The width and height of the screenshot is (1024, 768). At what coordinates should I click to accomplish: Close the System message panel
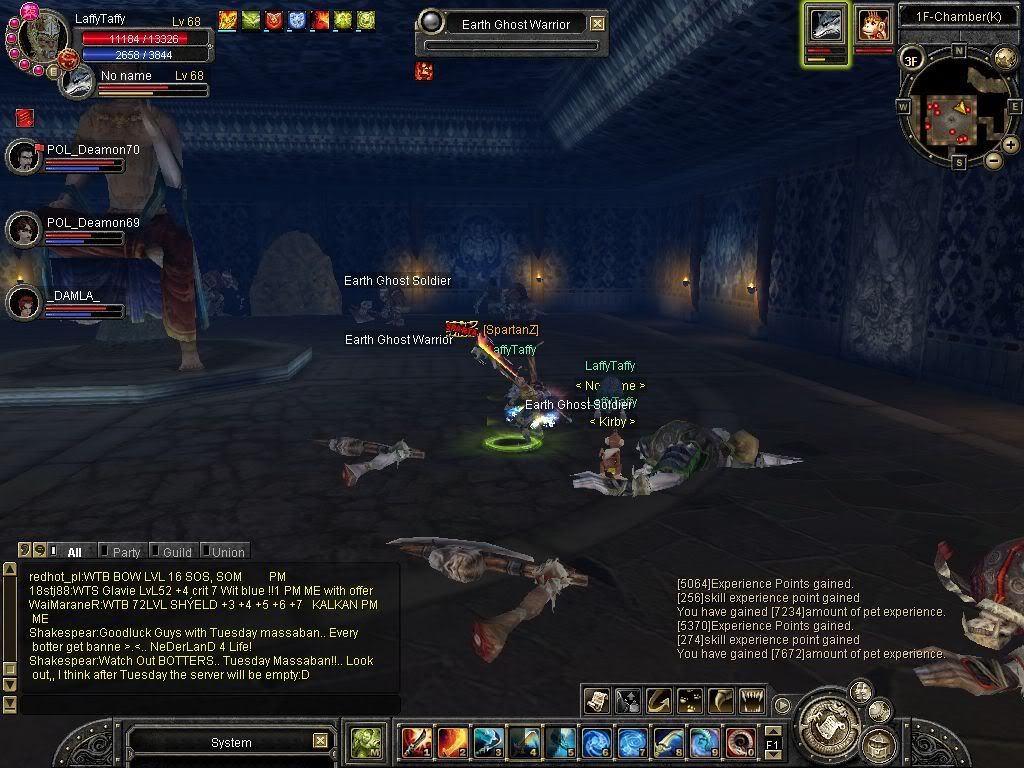(320, 741)
